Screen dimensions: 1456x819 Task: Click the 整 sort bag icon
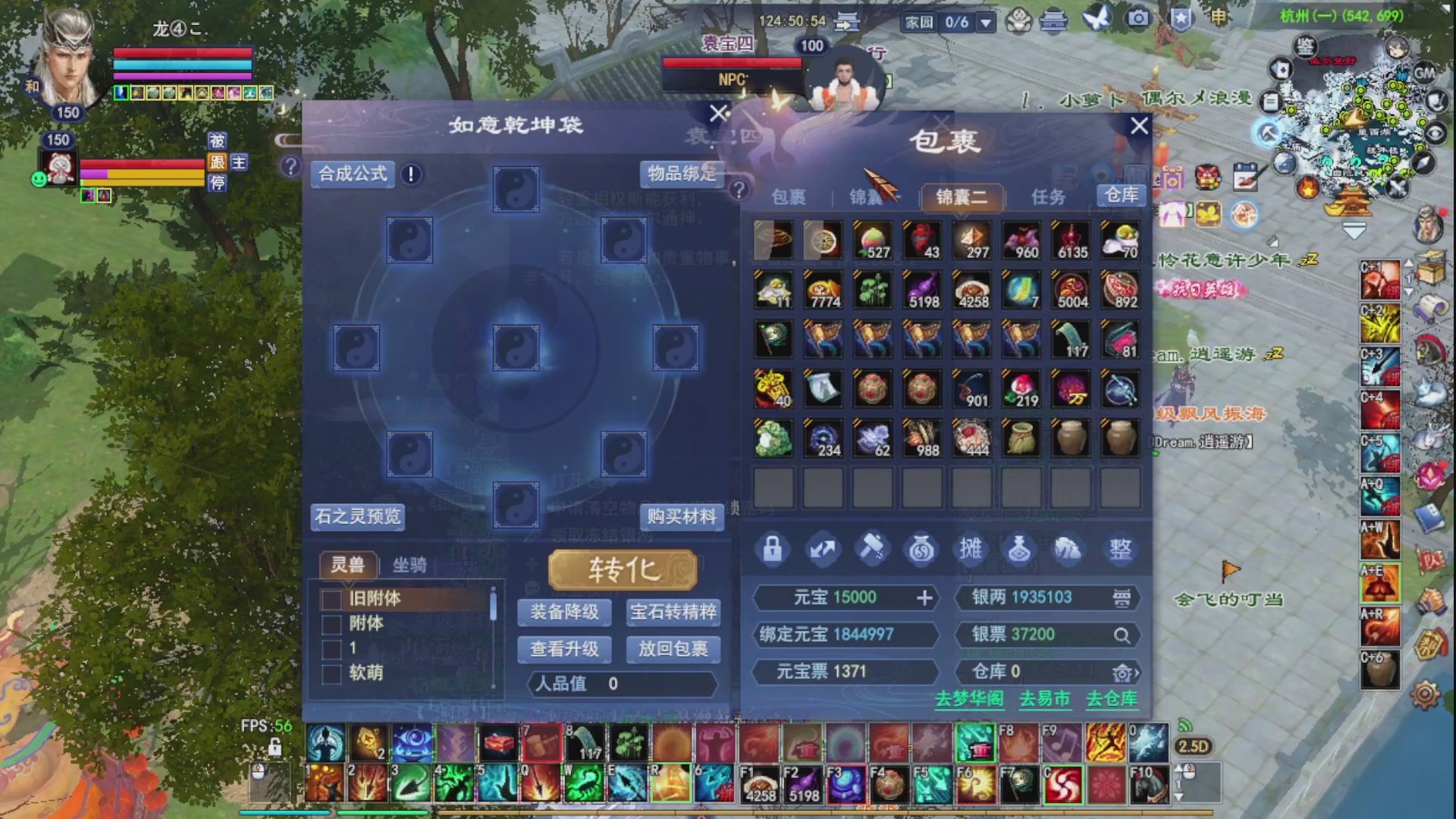click(x=1120, y=549)
